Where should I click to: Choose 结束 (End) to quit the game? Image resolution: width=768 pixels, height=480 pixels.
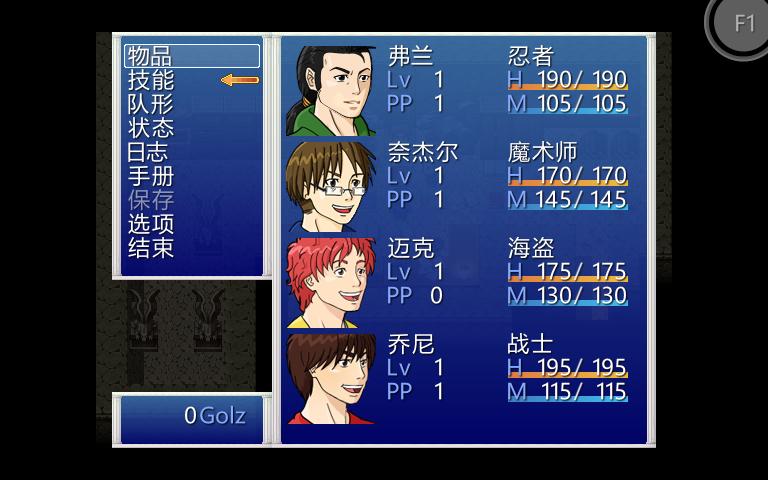[x=151, y=248]
